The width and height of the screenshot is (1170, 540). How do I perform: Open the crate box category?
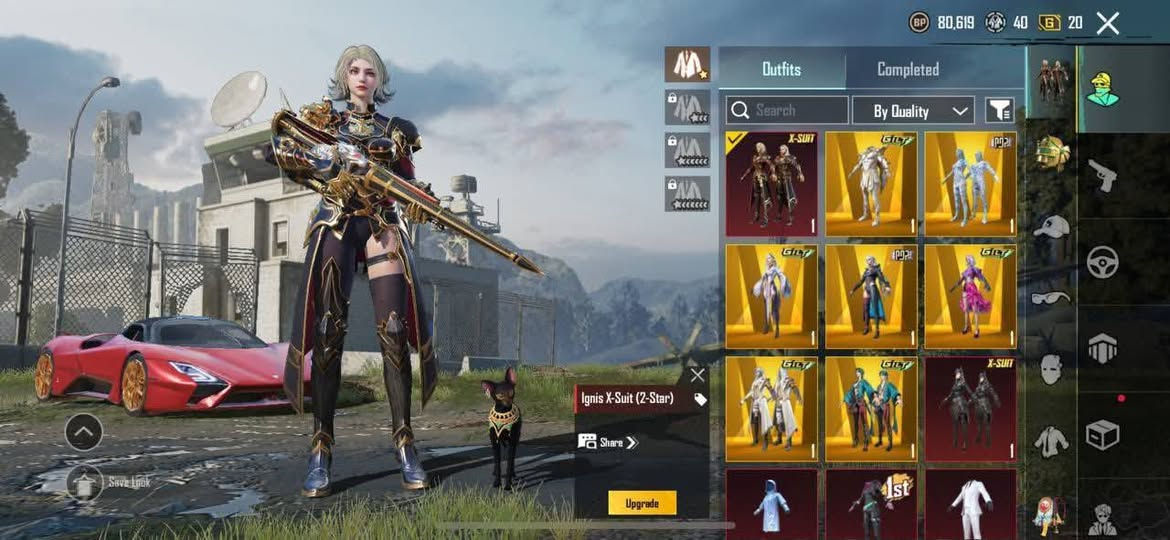coord(1102,435)
